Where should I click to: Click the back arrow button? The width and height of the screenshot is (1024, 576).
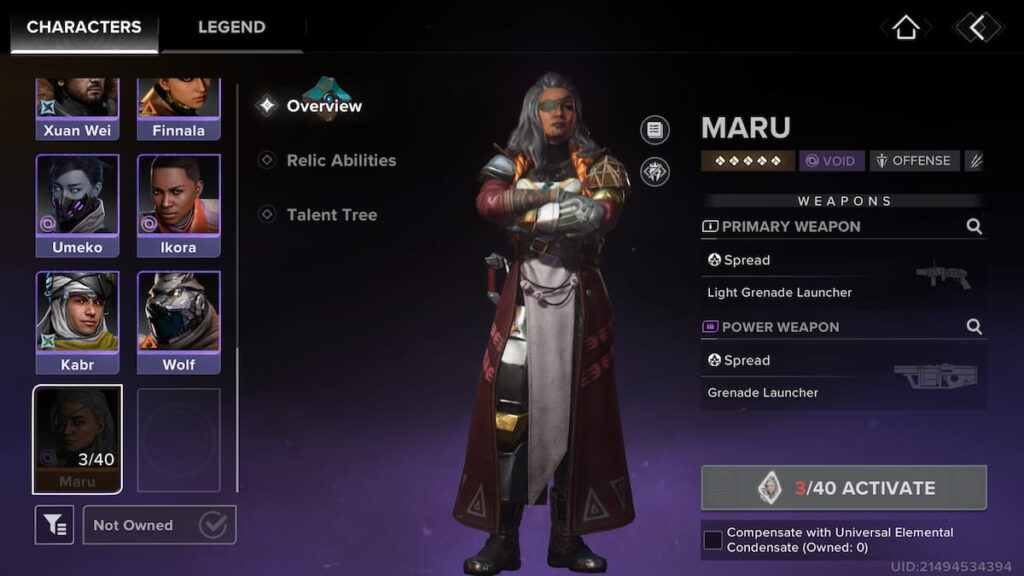pos(977,28)
